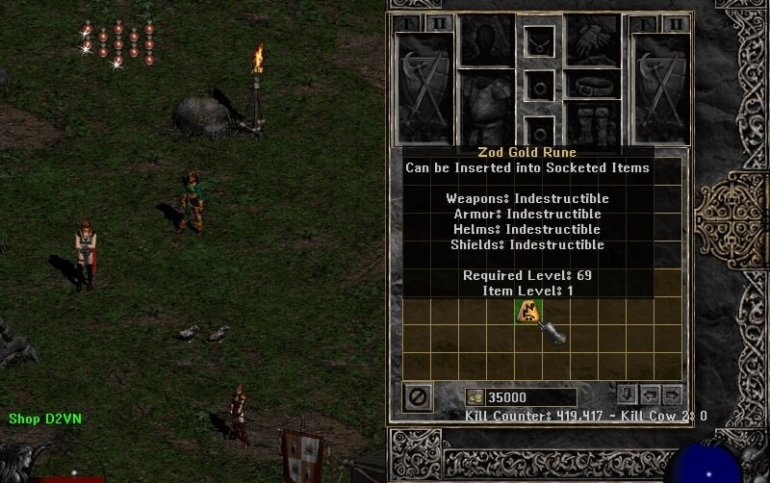770x483 pixels.
Task: Select the empty amulet equipment slot
Action: click(540, 42)
